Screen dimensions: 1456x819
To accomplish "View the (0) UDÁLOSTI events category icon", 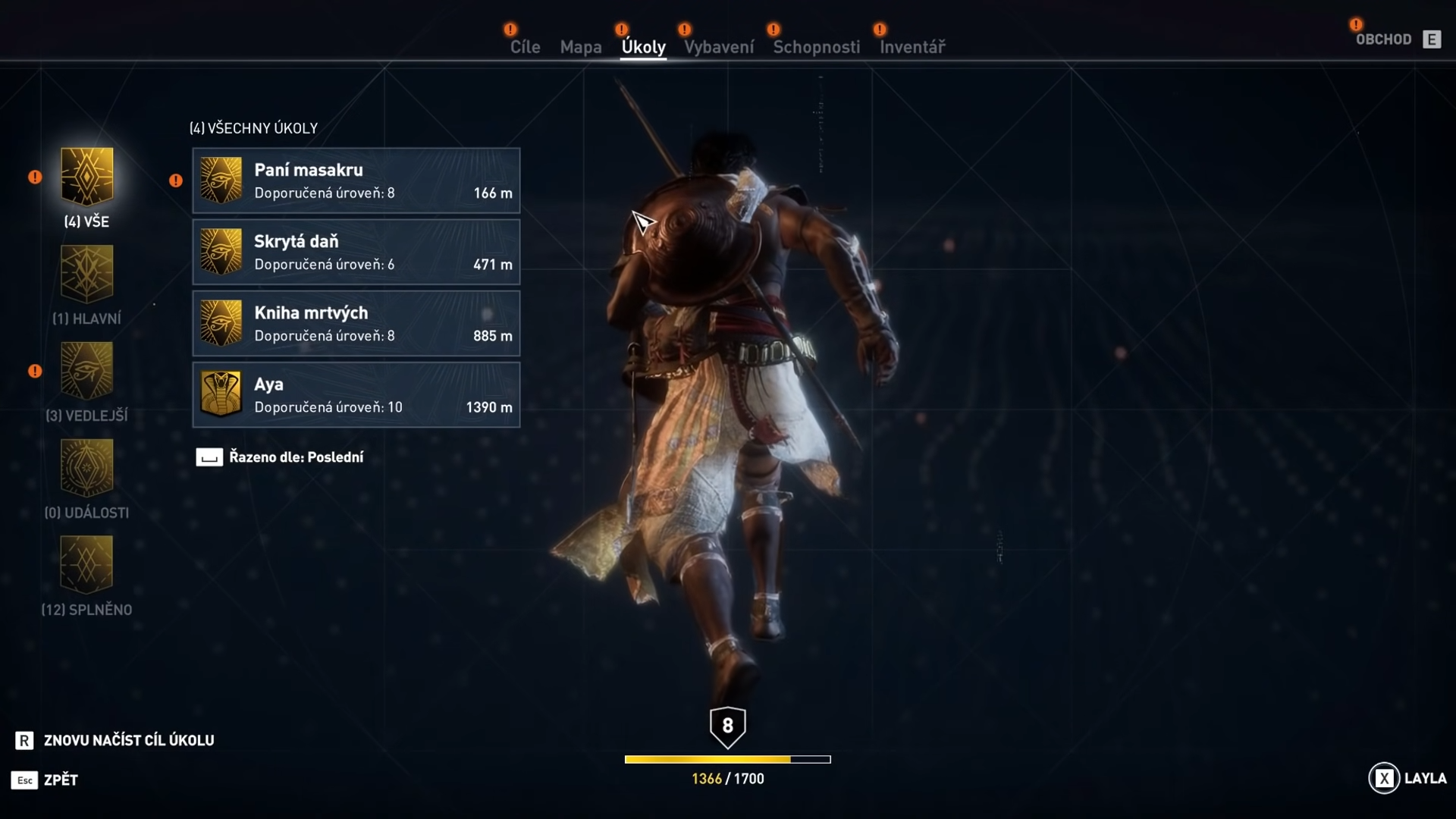I will [86, 467].
